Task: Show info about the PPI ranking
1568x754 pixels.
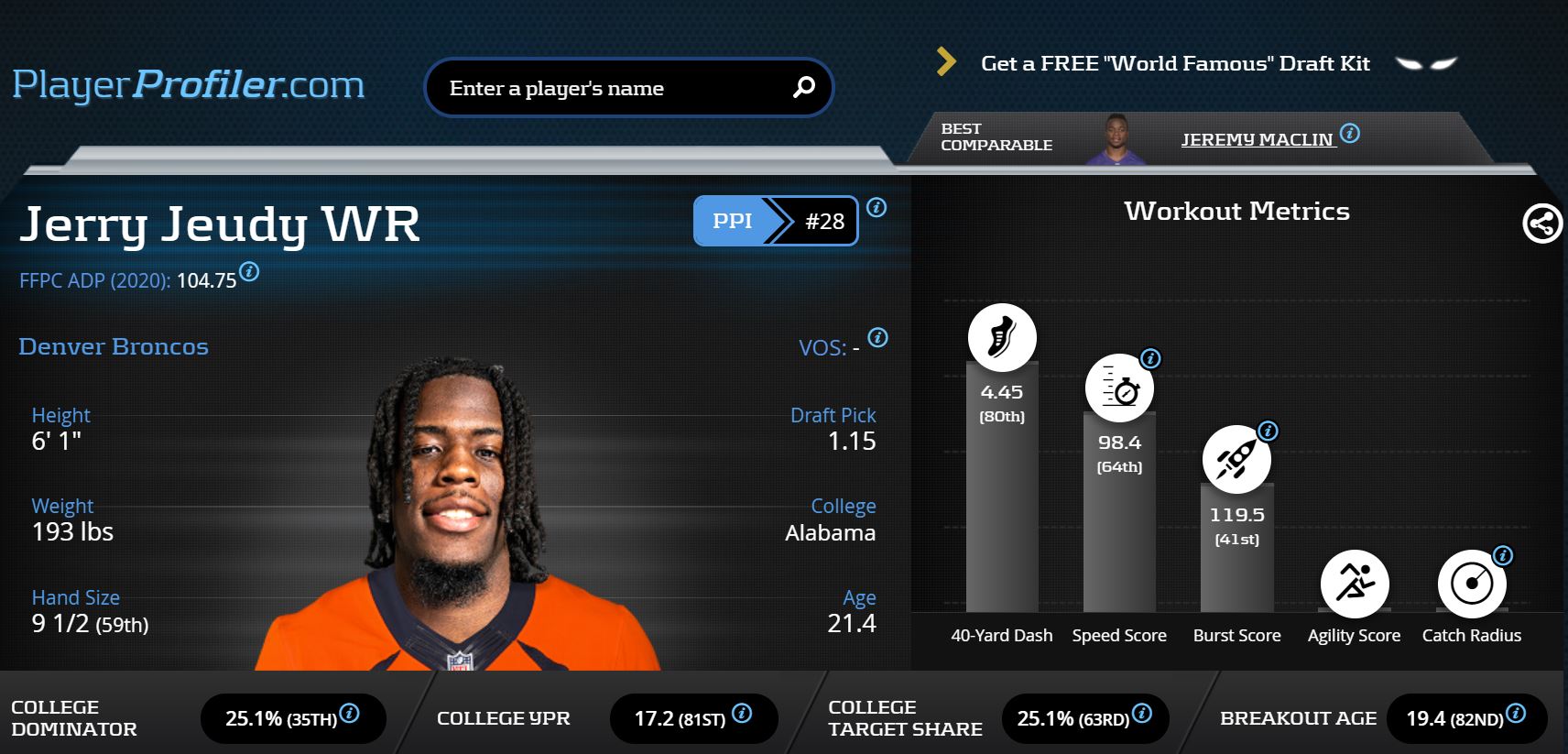Action: (877, 208)
